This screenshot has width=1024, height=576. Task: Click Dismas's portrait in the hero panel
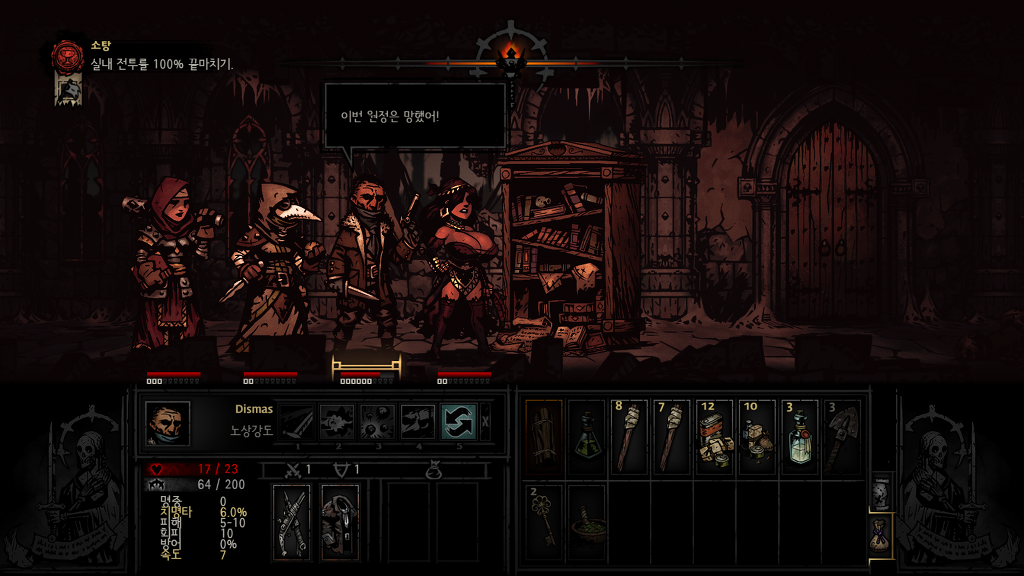[x=167, y=423]
